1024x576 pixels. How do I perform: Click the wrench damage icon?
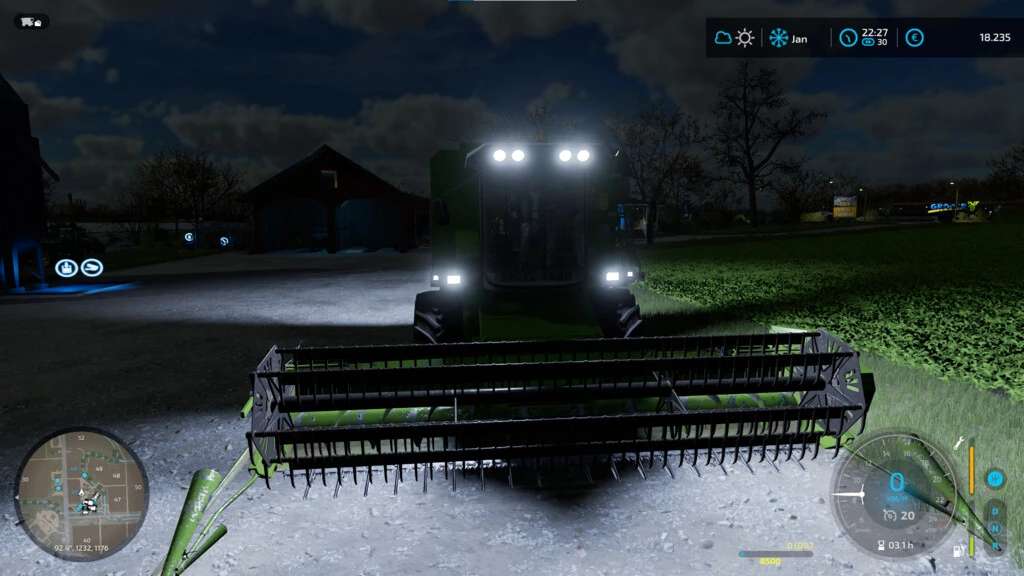958,442
